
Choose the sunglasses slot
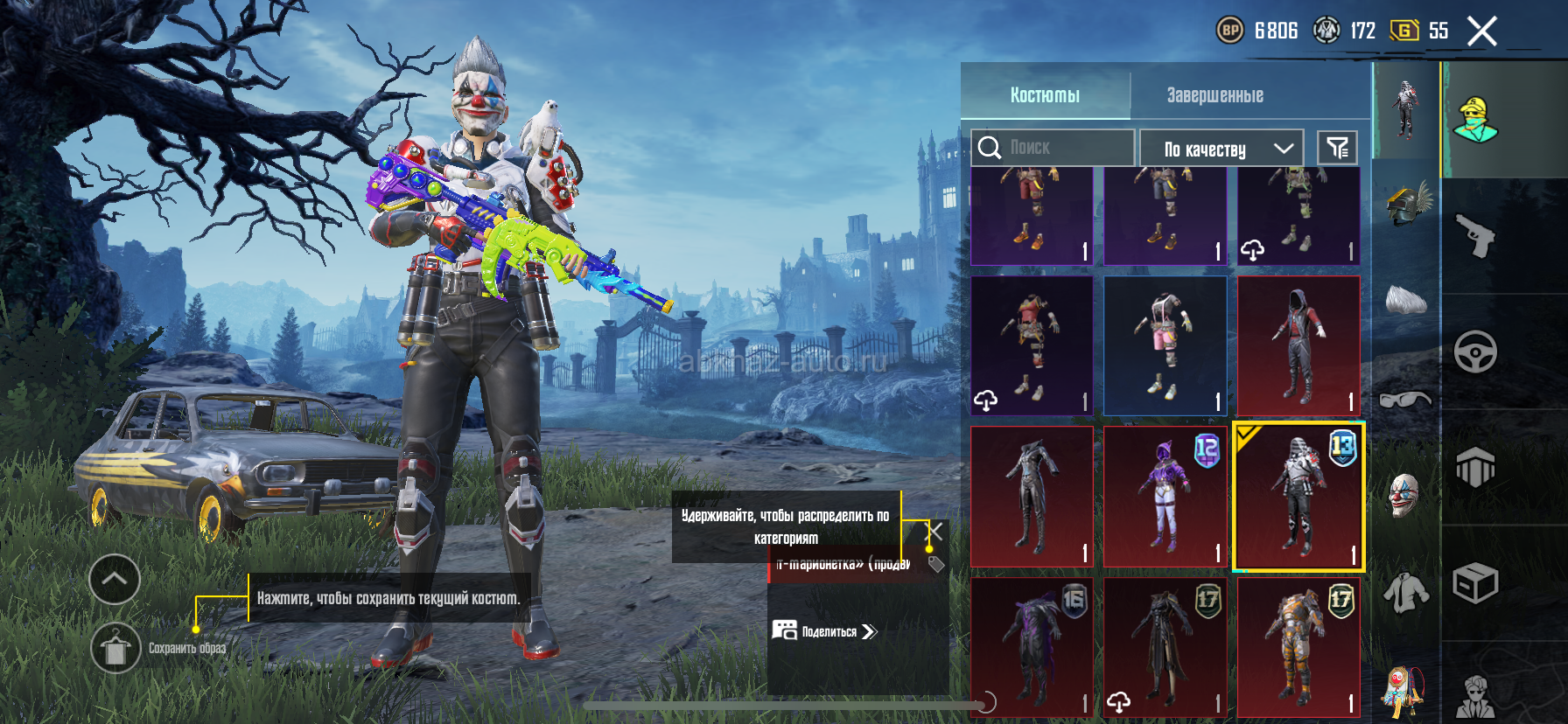click(1405, 400)
